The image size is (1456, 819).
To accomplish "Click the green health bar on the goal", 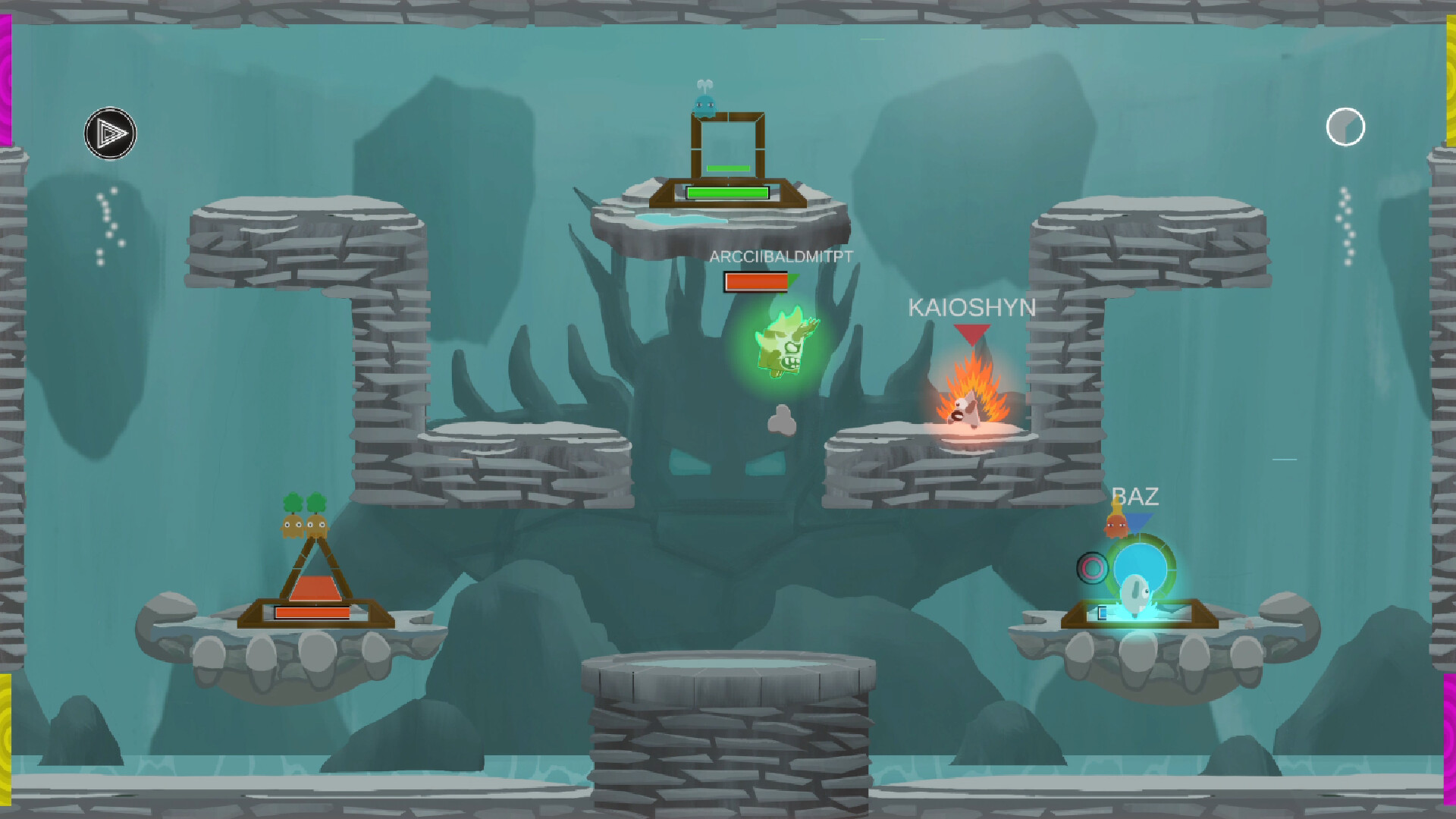I will [726, 192].
